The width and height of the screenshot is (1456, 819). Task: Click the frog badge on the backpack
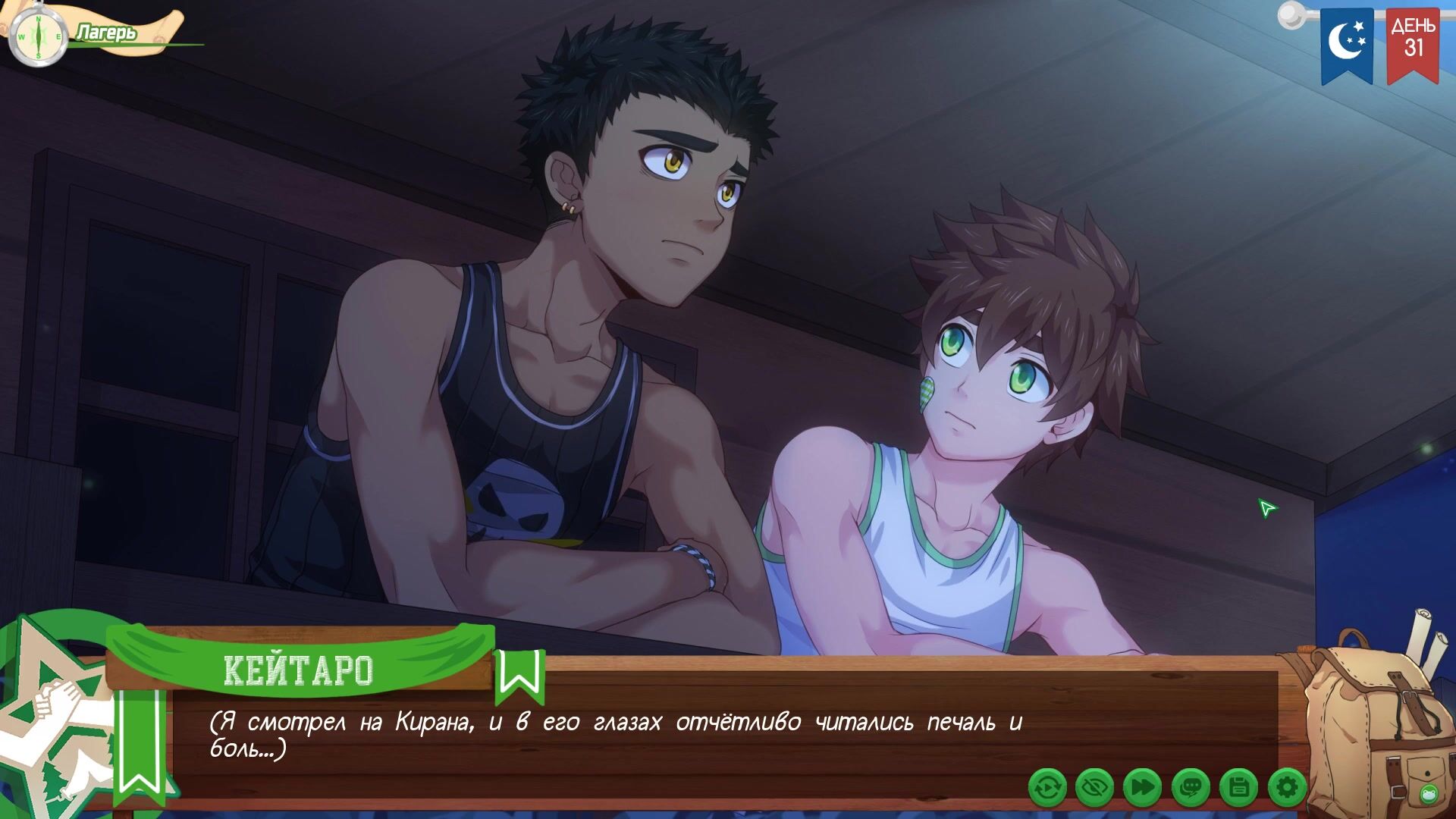click(1429, 795)
